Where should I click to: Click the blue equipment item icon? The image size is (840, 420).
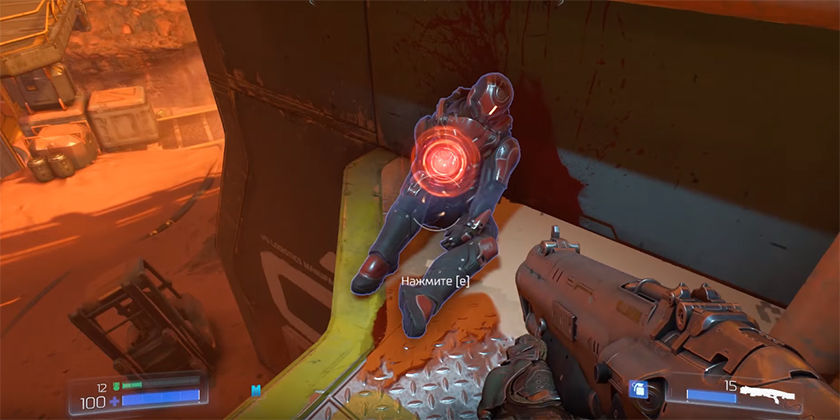[637, 390]
